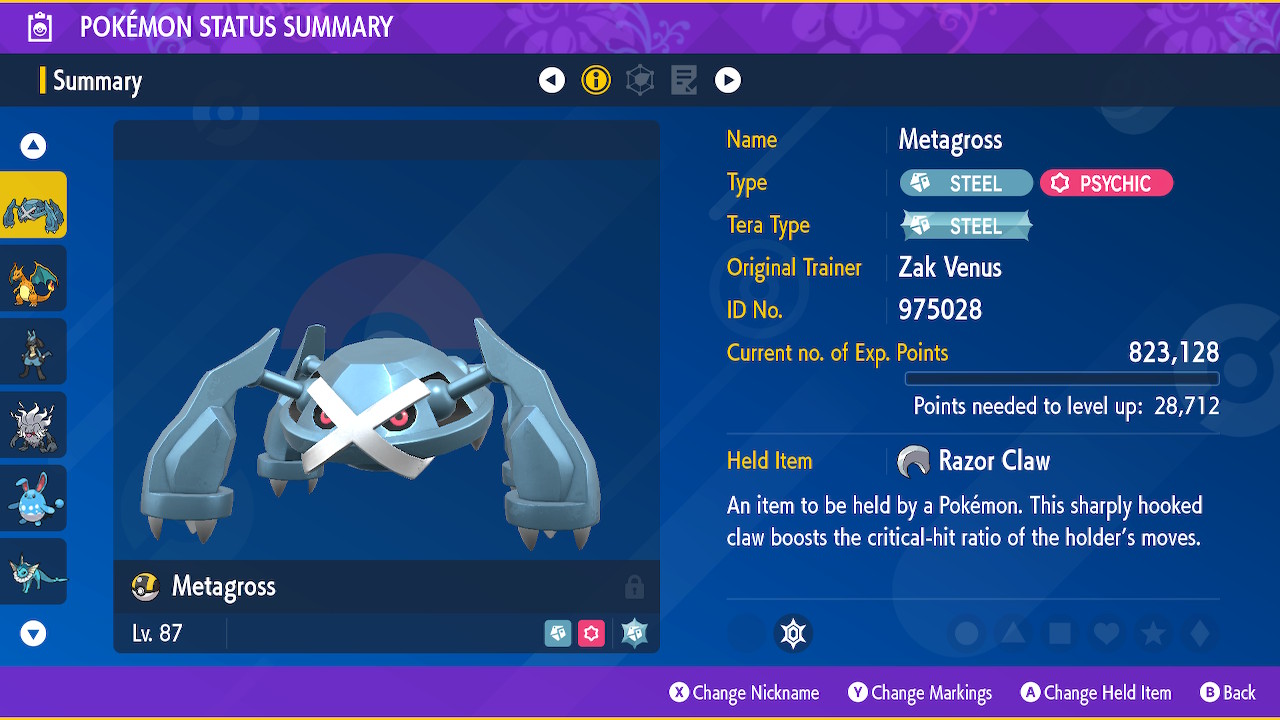This screenshot has width=1280, height=720.
Task: Click the party list scroll-up arrow
Action: pos(33,145)
